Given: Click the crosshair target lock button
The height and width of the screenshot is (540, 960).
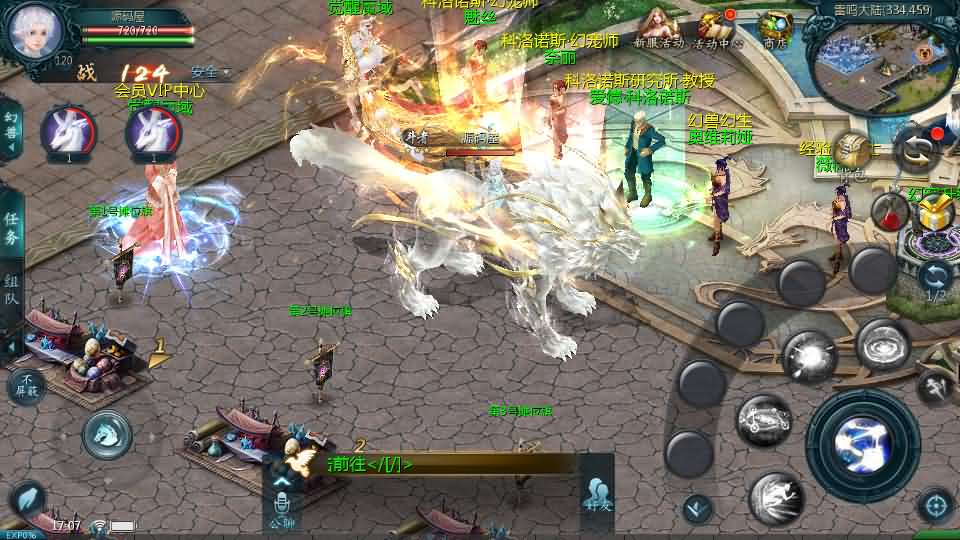Looking at the screenshot, I should pos(935,505).
